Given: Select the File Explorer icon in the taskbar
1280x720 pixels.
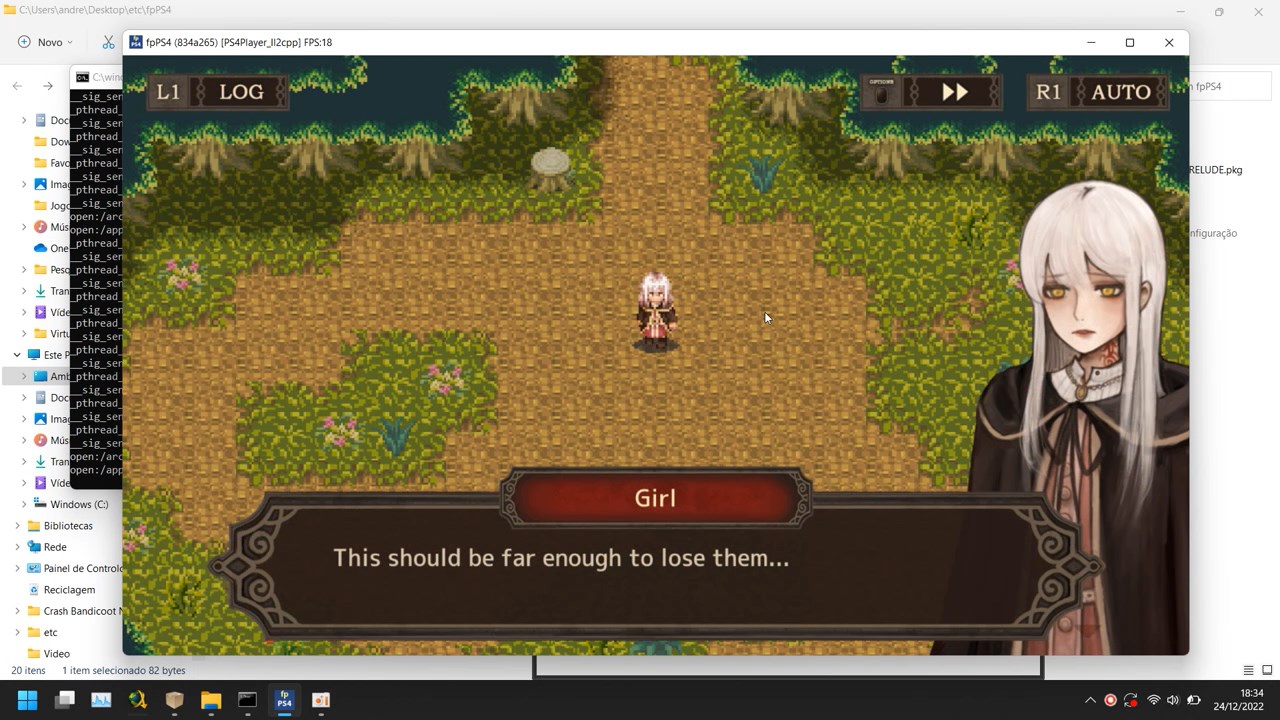Looking at the screenshot, I should (210, 700).
